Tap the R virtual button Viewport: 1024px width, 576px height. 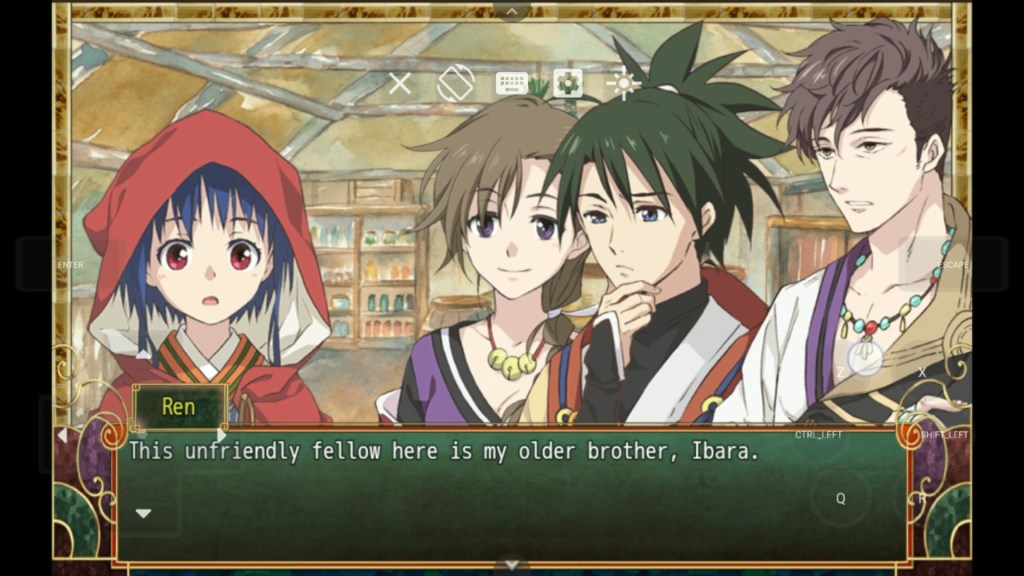pos(922,498)
